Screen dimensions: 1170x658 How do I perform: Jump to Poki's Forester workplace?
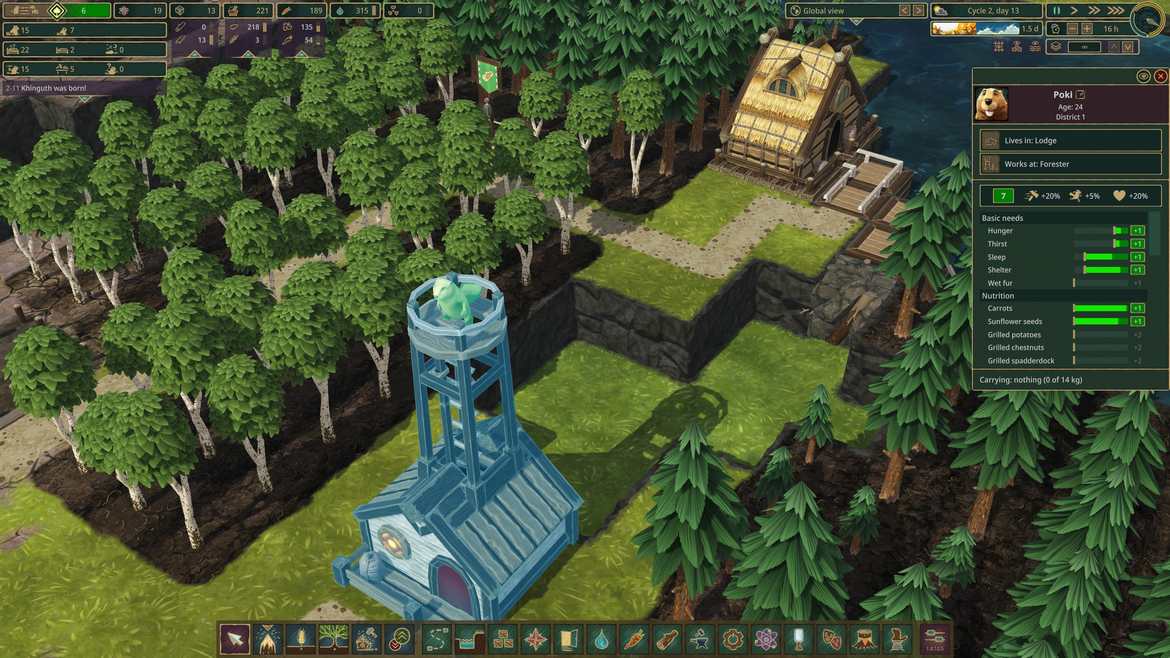coord(1070,163)
